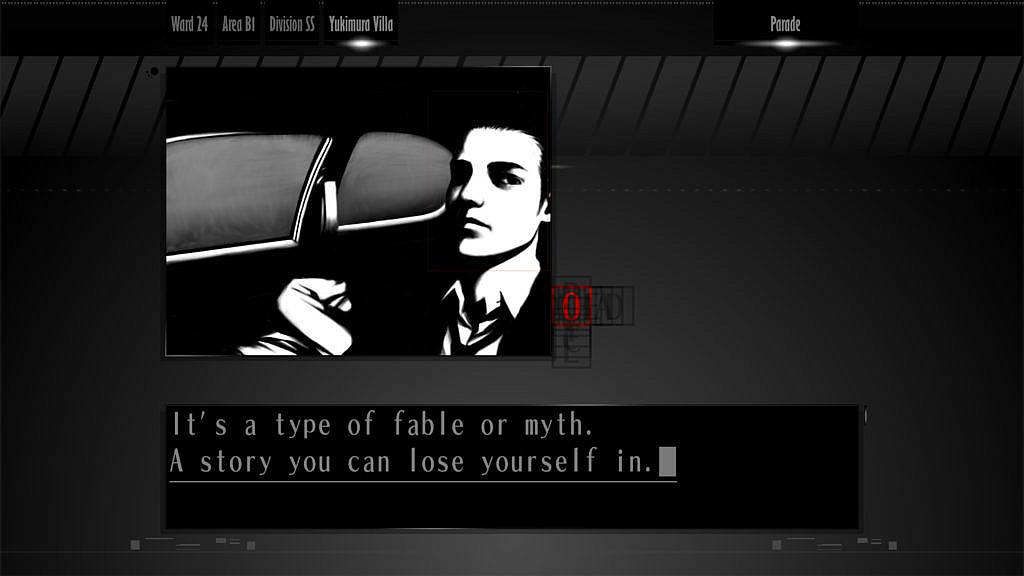Click the dialogue text box to continue
The width and height of the screenshot is (1024, 576).
tap(512, 466)
